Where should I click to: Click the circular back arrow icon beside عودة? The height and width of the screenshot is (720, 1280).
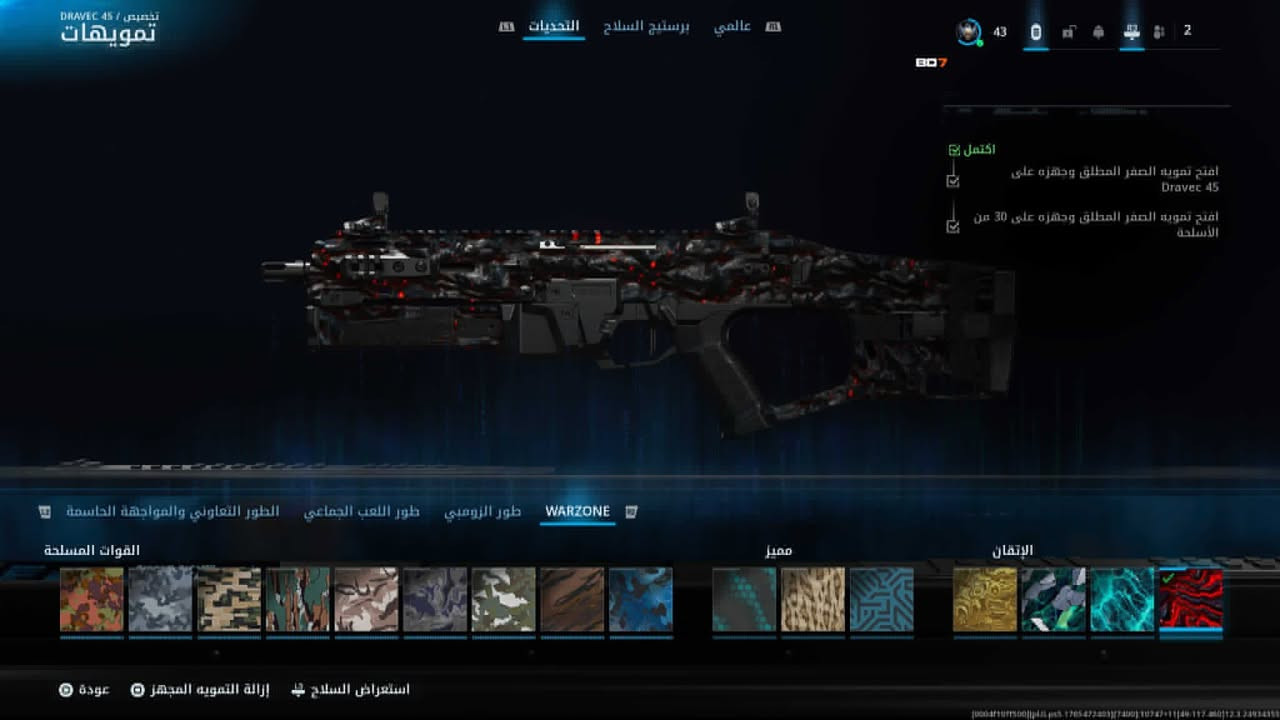[64, 689]
